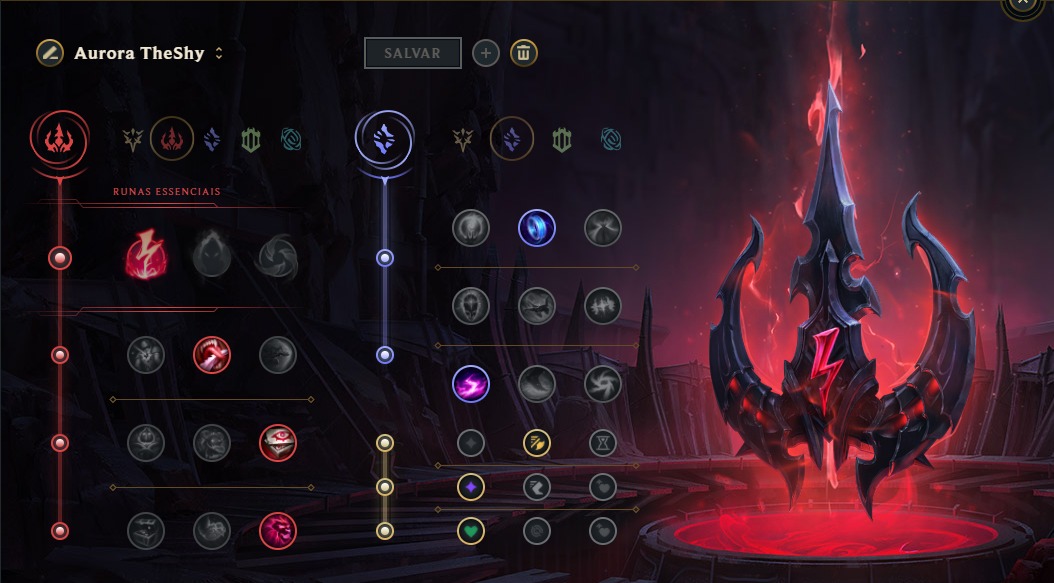Viewport: 1054px width, 583px height.
Task: Save the rune page with SALVAR
Action: tap(412, 53)
